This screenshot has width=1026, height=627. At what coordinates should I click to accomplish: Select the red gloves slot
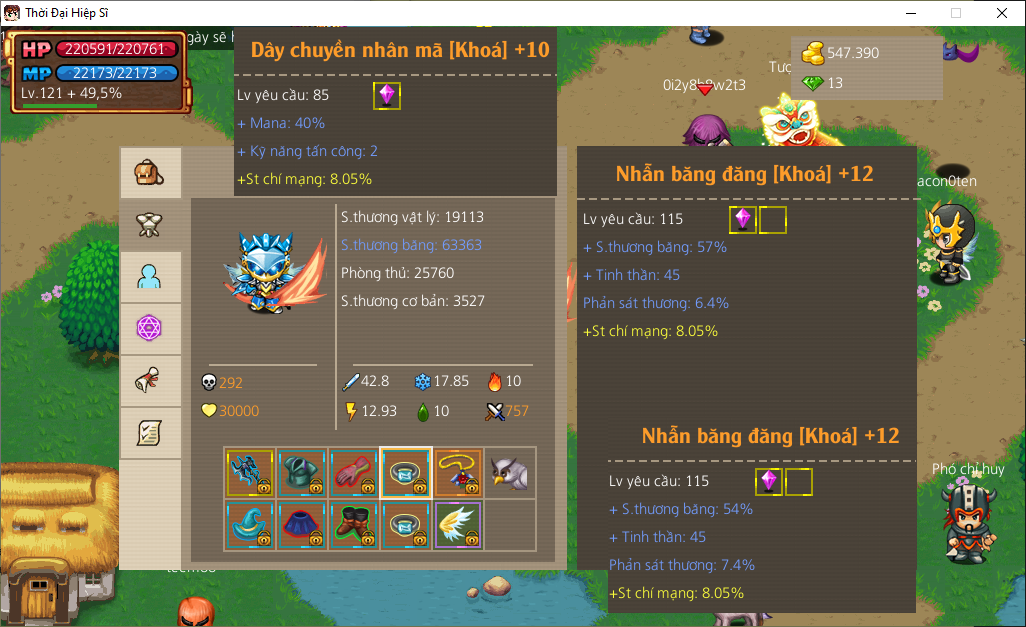[354, 473]
